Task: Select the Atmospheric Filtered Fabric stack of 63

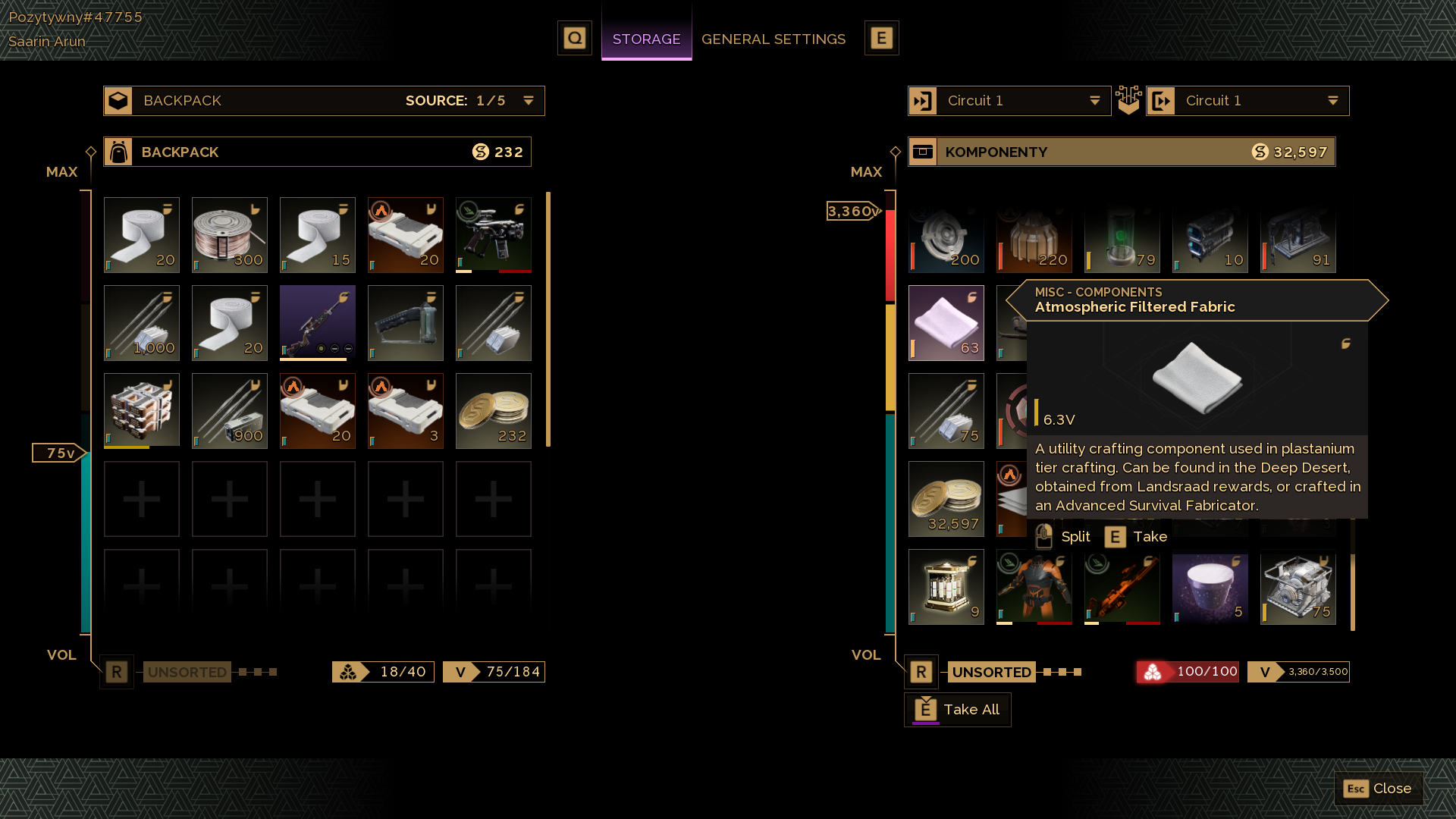Action: coord(946,323)
